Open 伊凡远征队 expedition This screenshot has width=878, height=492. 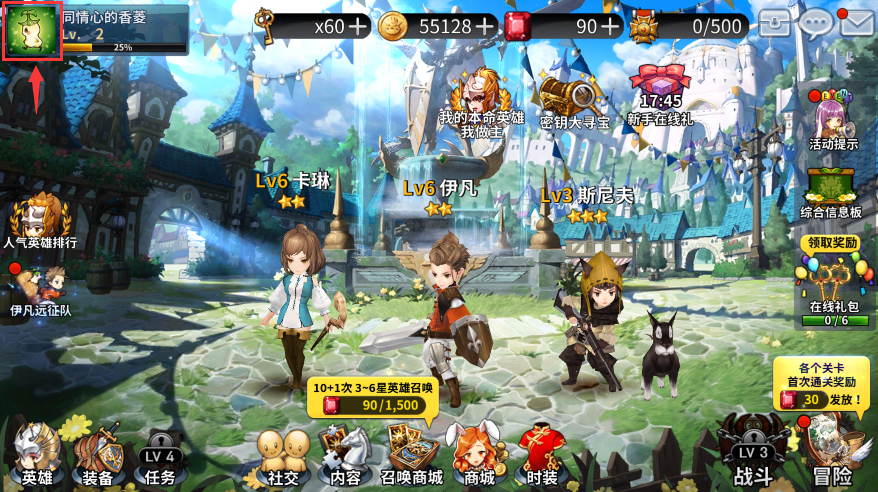[42, 290]
